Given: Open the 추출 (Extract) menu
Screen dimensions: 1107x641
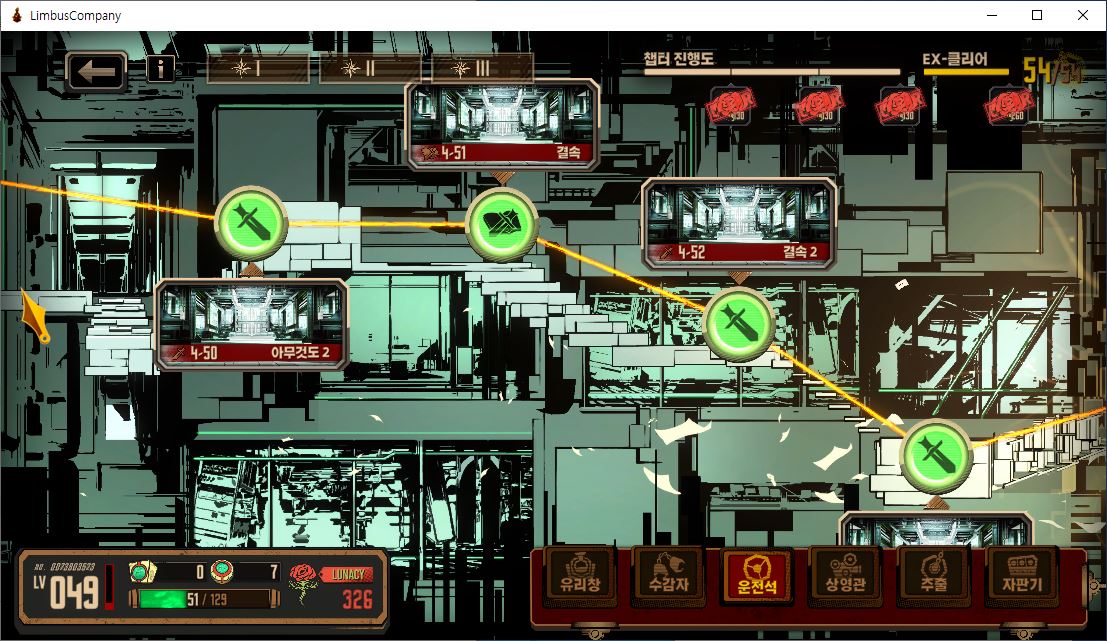Looking at the screenshot, I should pyautogui.click(x=934, y=575).
